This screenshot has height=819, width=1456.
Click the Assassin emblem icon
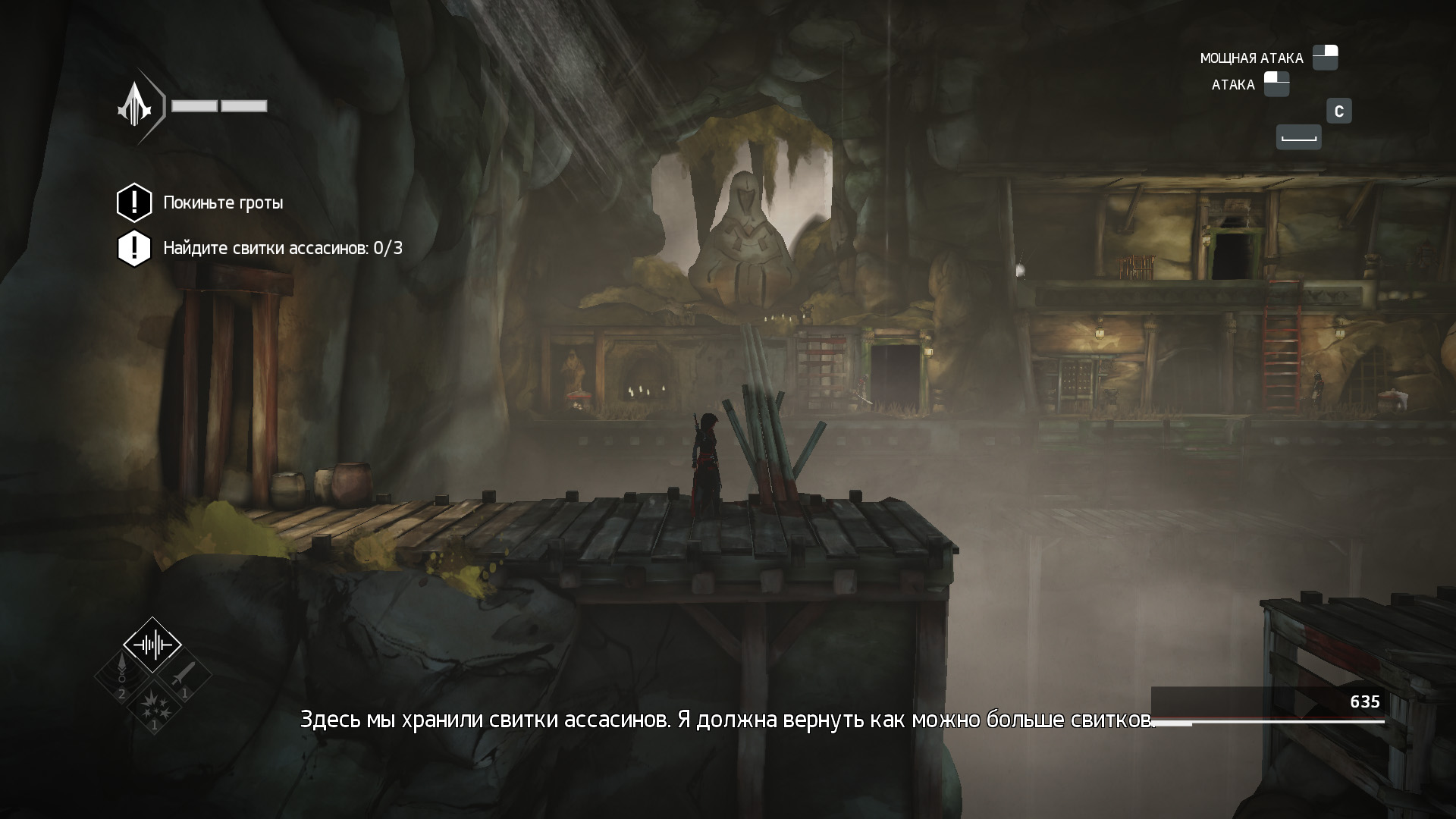[136, 108]
